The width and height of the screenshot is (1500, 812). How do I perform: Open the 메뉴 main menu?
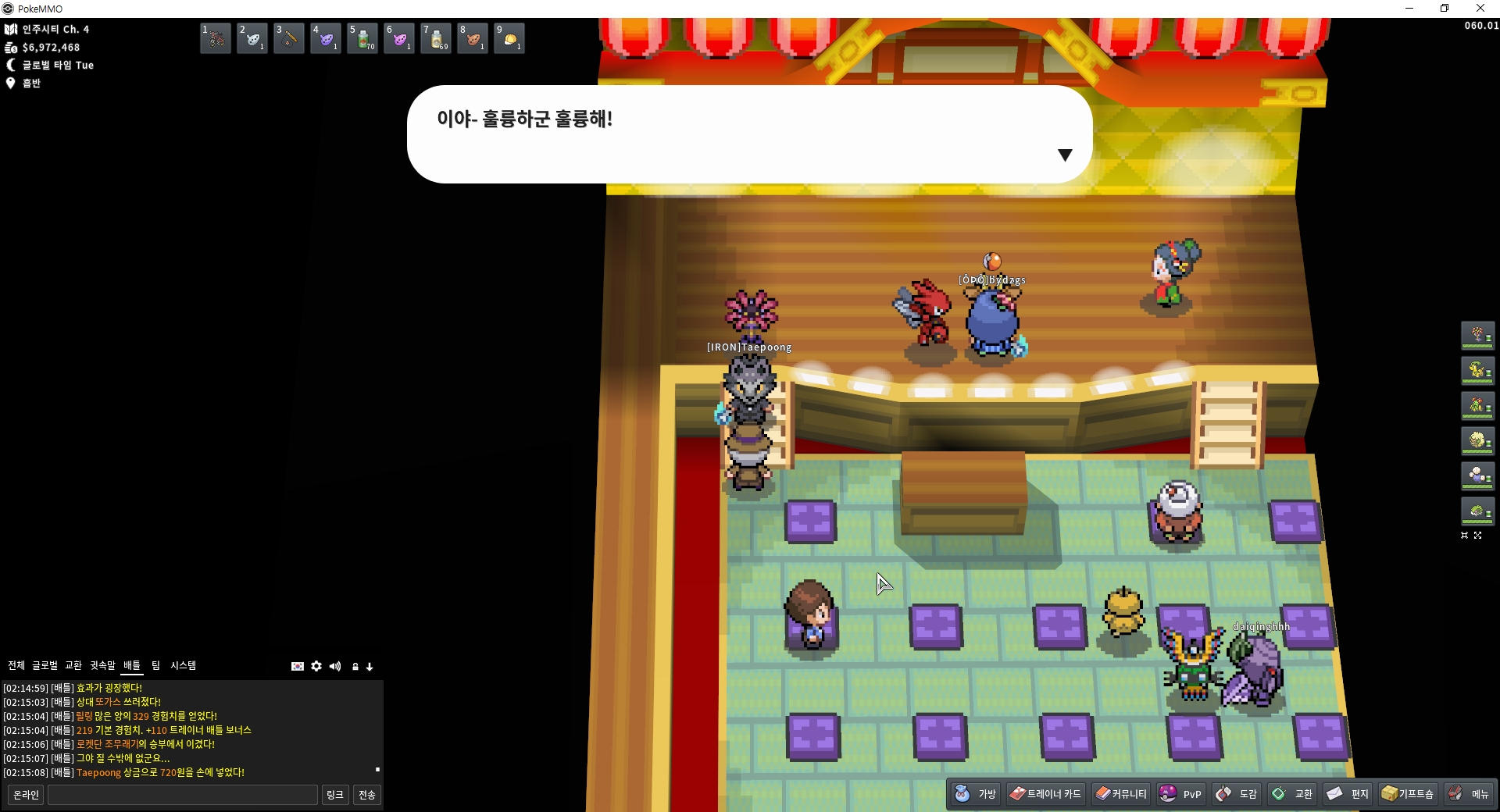[1469, 793]
